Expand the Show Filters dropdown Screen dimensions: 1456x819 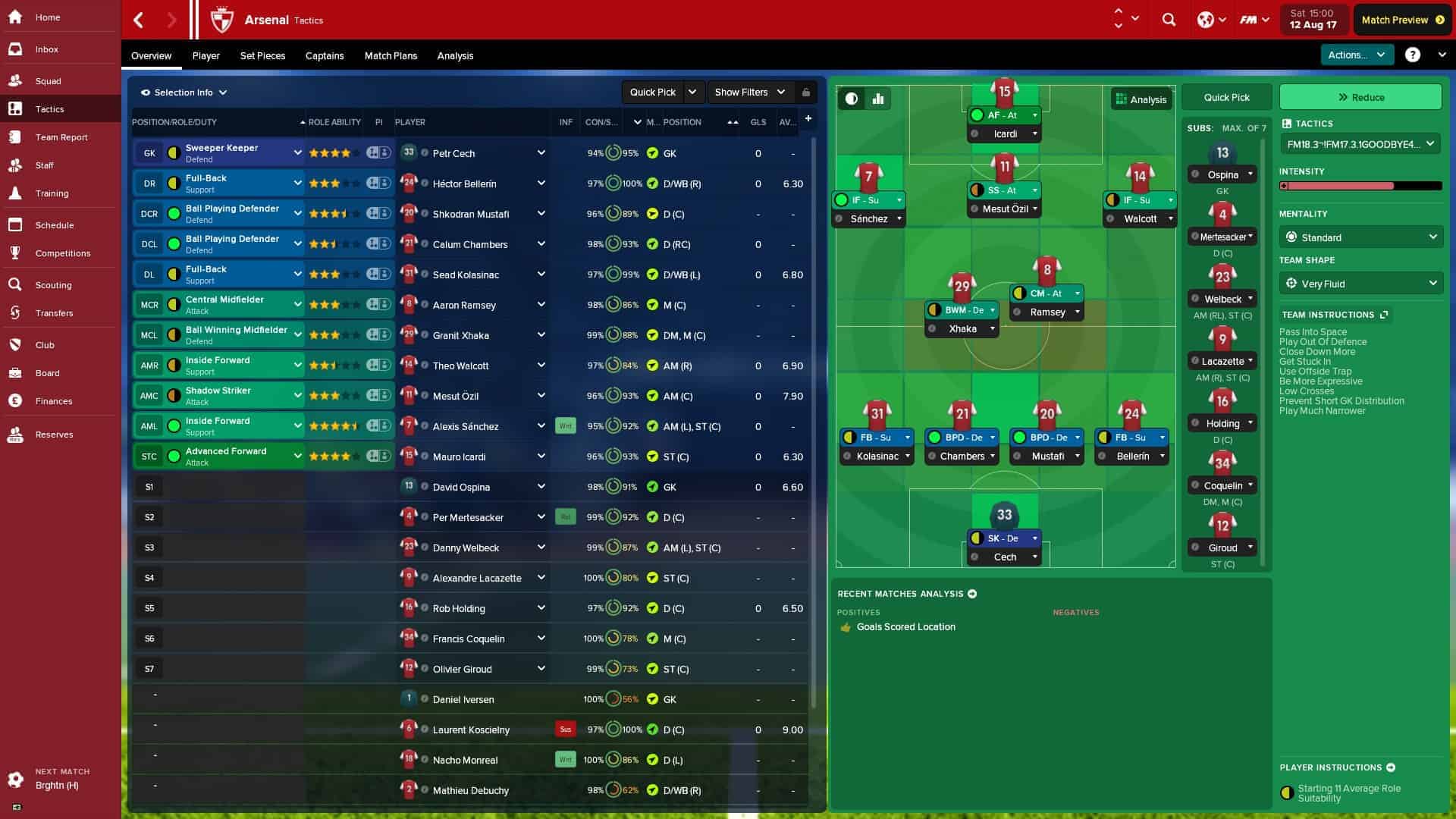point(750,93)
